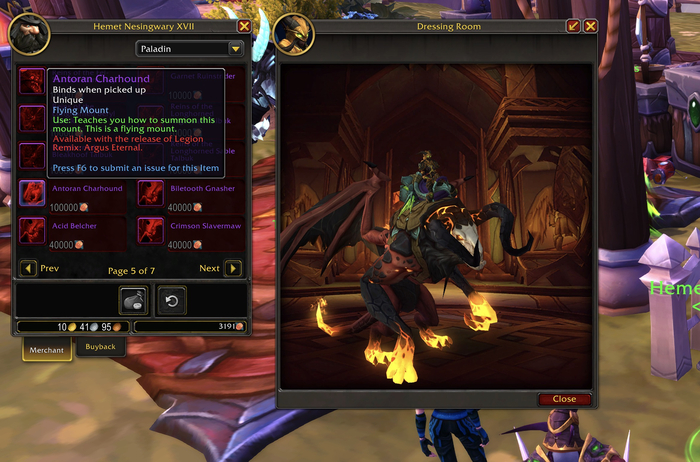Switch to the Buyback tab
700x462 pixels.
100,347
